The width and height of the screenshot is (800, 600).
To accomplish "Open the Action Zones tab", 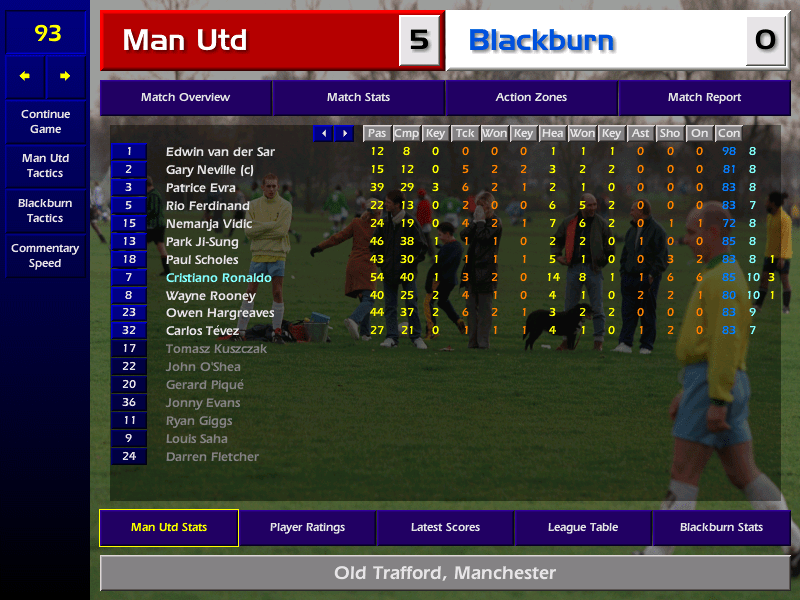I will (531, 98).
